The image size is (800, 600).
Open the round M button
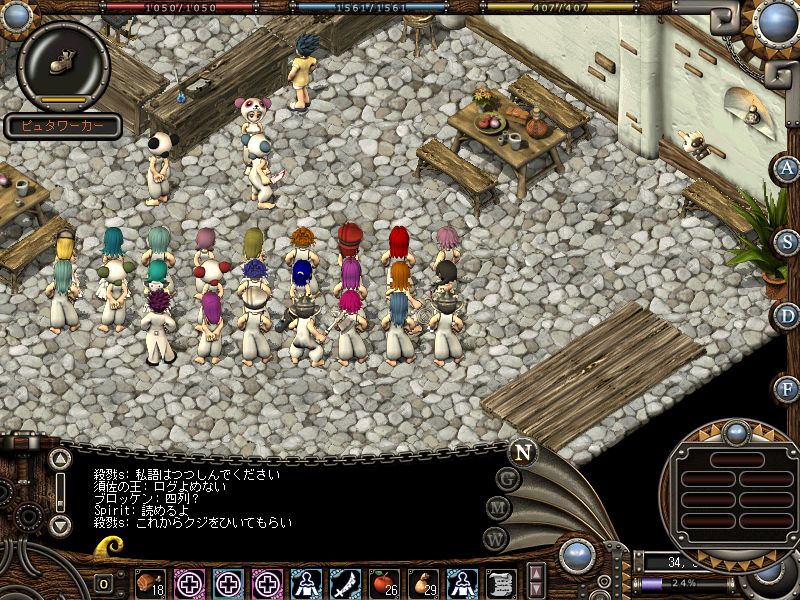point(499,509)
